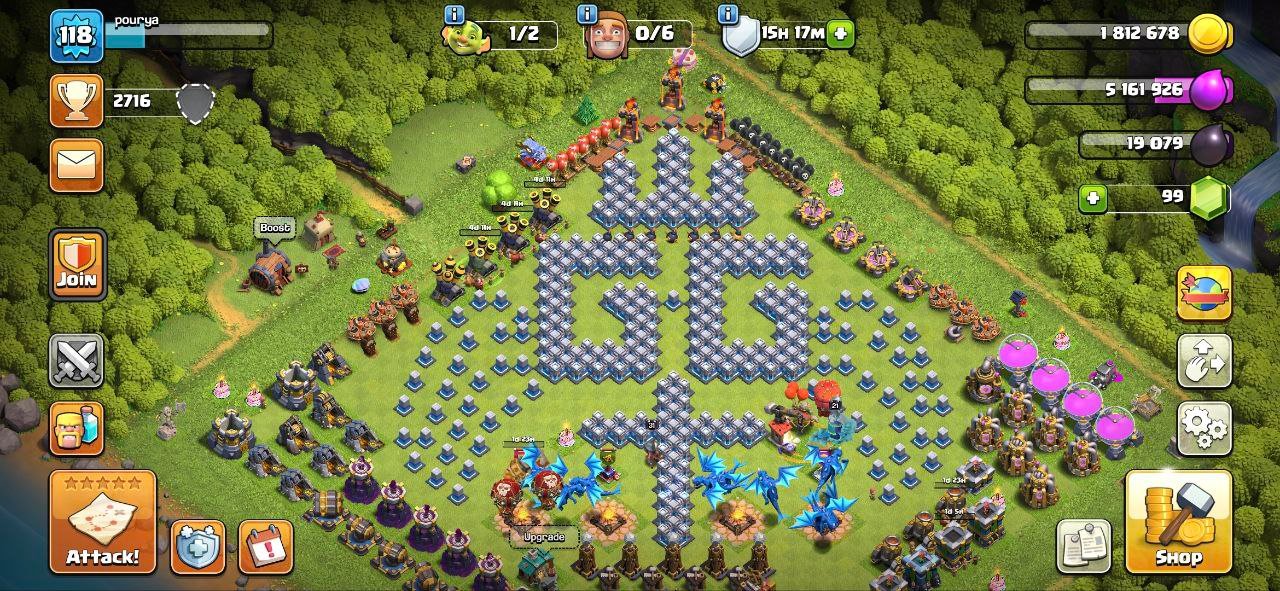Viewport: 1280px width, 591px height.
Task: Open the events globe ribbon button
Action: (x=1203, y=293)
